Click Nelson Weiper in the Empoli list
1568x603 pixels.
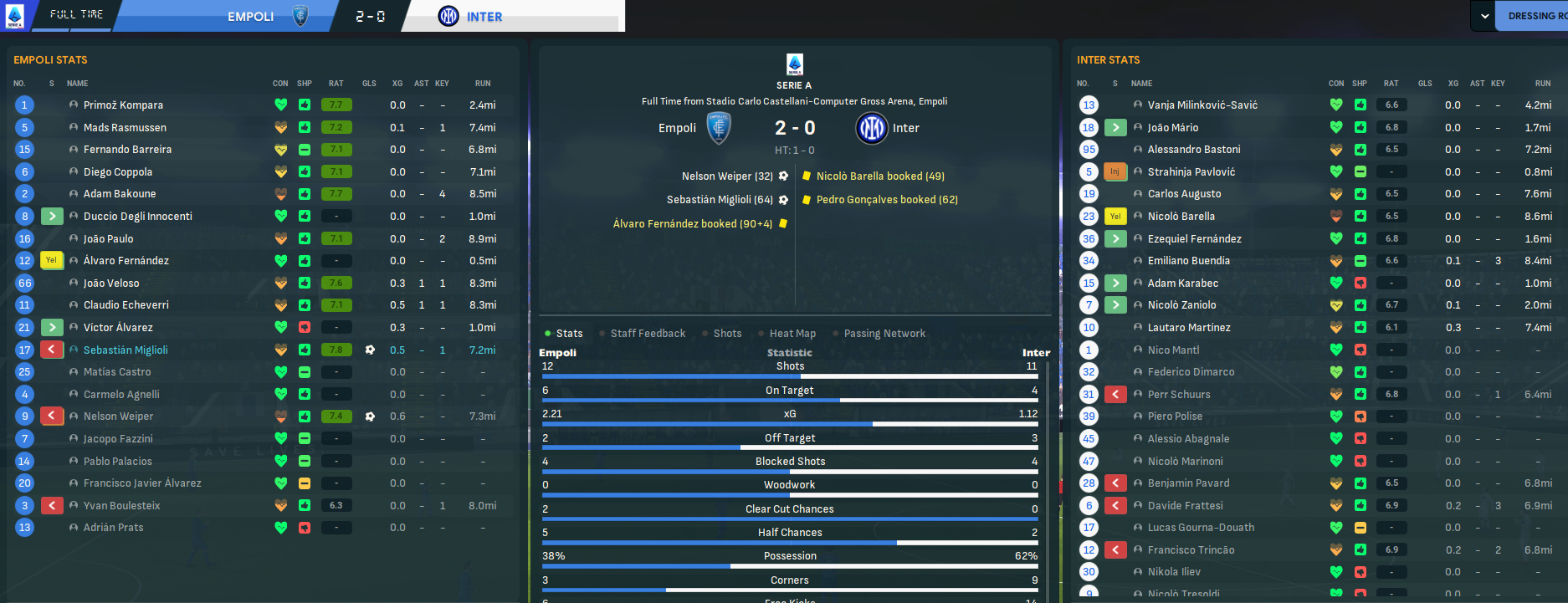pyautogui.click(x=118, y=416)
